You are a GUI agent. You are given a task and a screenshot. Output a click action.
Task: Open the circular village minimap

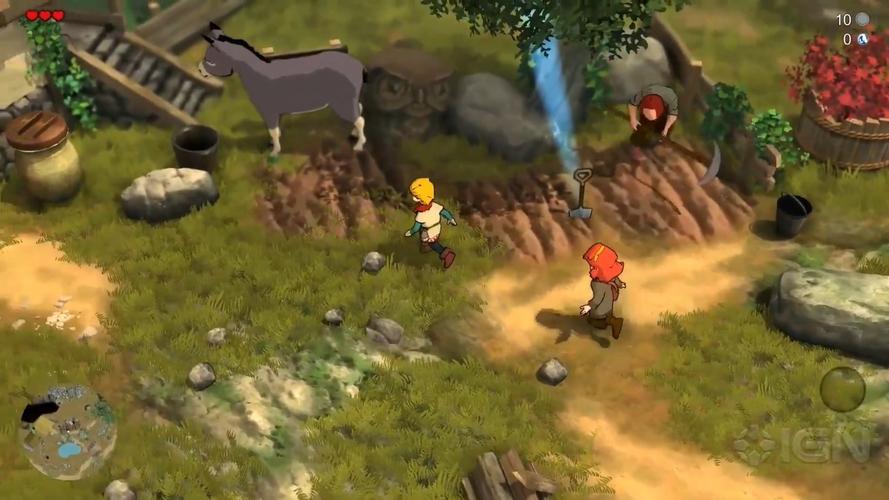[x=67, y=432]
